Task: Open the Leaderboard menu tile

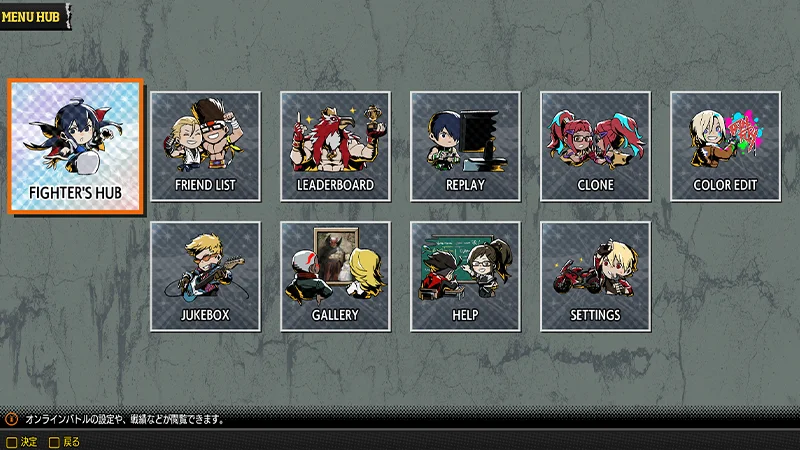Action: (x=335, y=146)
